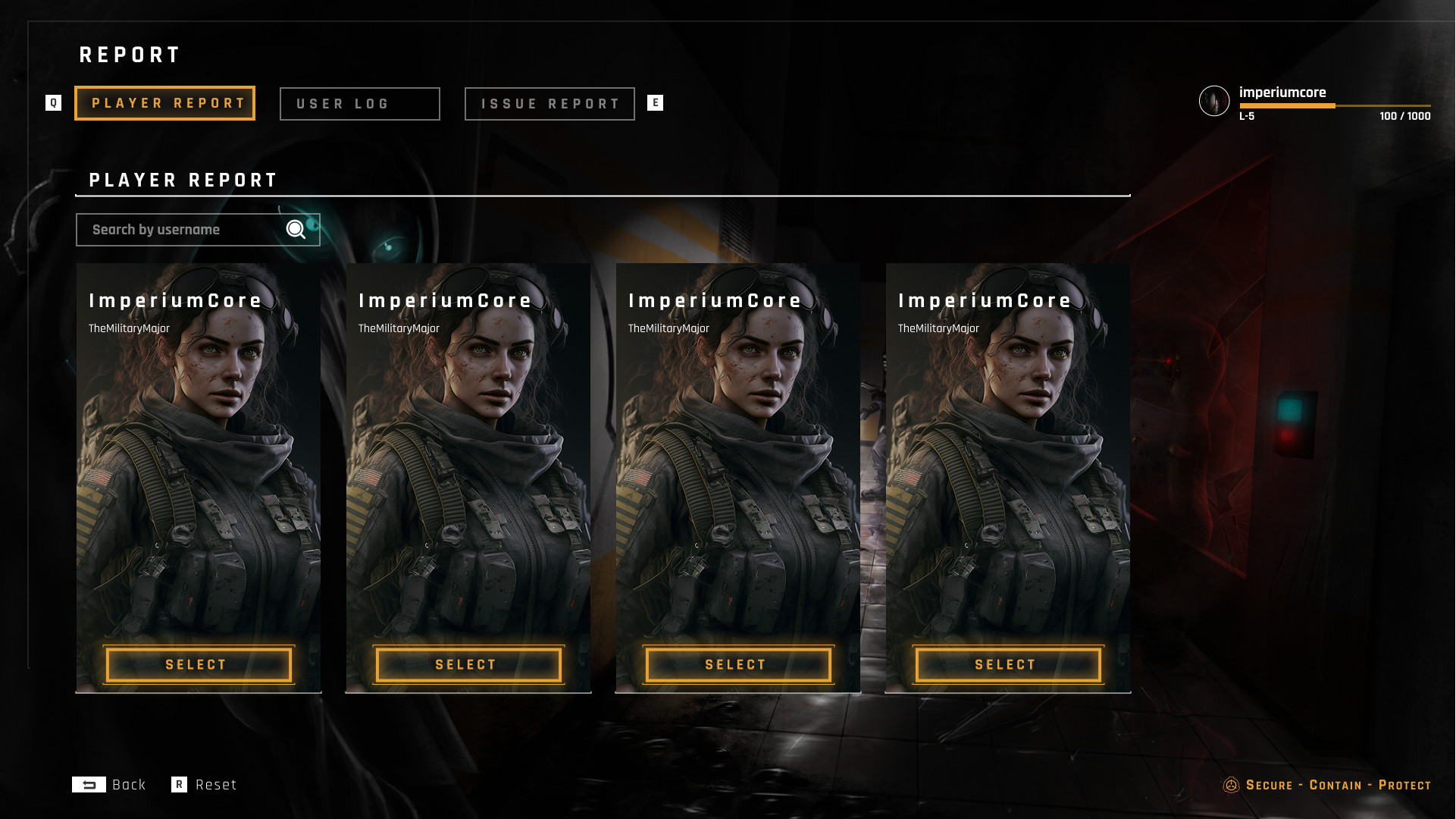
Task: Switch to the Issue Report tab
Action: (550, 104)
